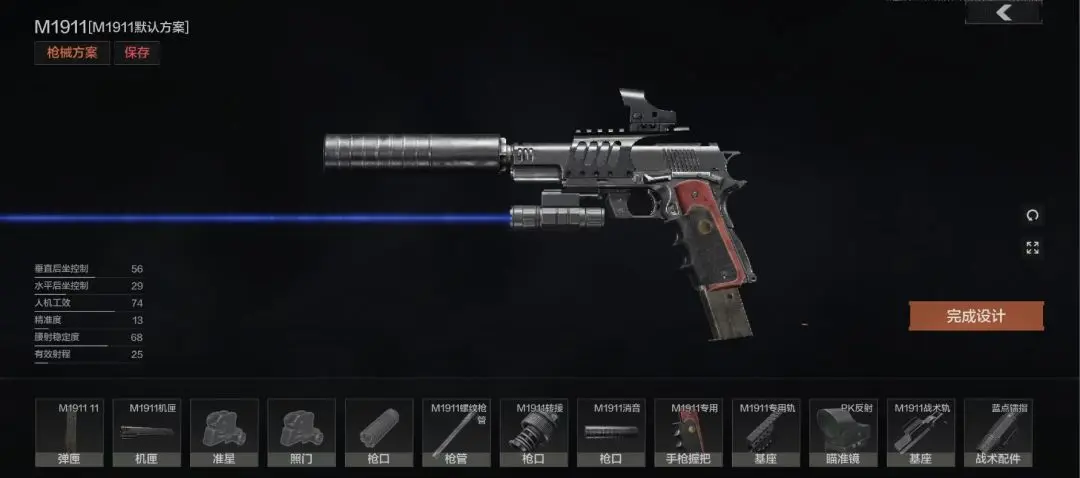The height and width of the screenshot is (478, 1080).
Task: Select the M1911转接 muzzle adapter slot
Action: pos(533,433)
